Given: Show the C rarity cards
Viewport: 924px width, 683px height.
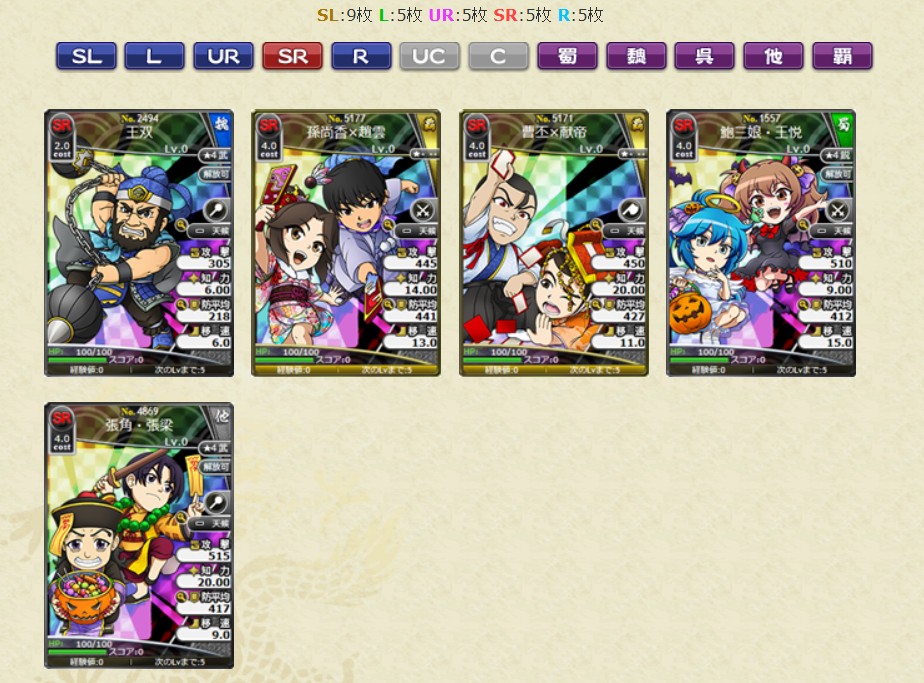Looking at the screenshot, I should coord(498,57).
